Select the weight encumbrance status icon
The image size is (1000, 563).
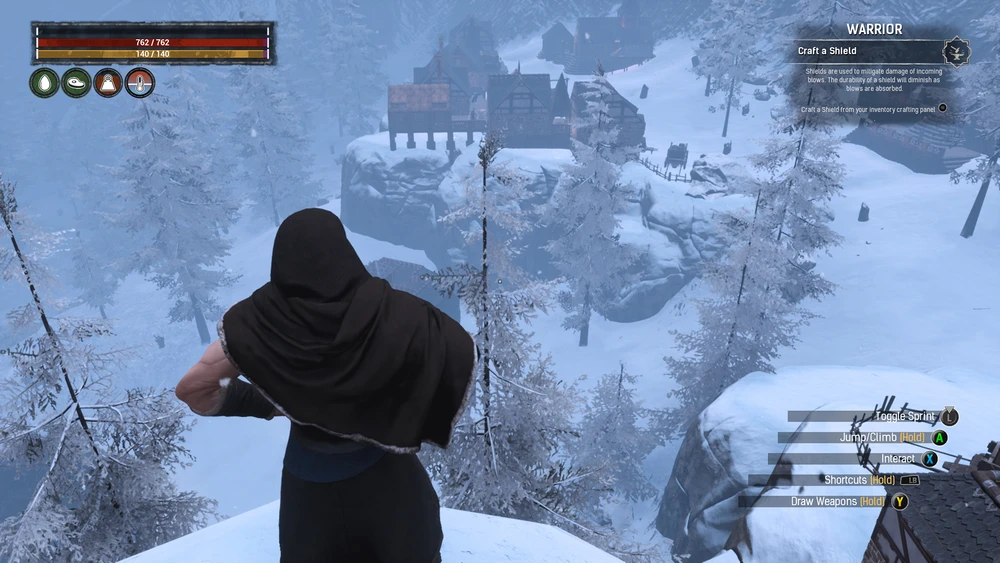[108, 83]
